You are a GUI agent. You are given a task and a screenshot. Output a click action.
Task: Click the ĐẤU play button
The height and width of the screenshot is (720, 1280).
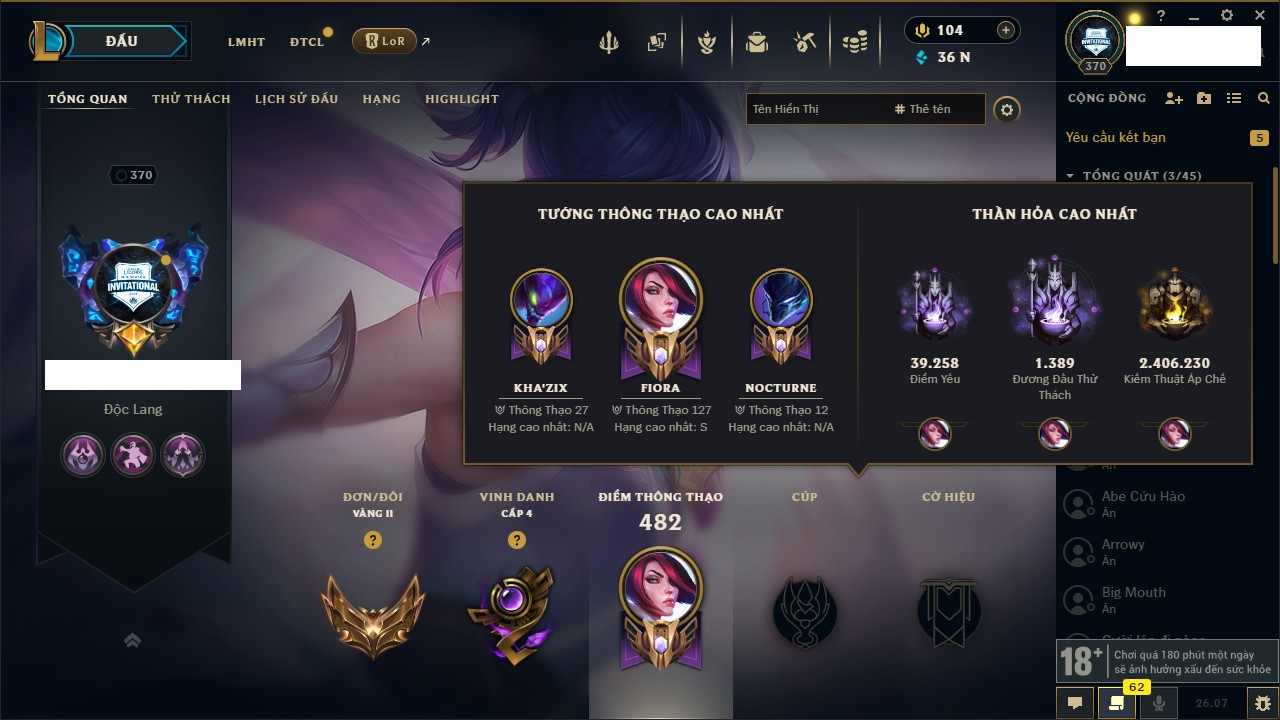pos(122,41)
